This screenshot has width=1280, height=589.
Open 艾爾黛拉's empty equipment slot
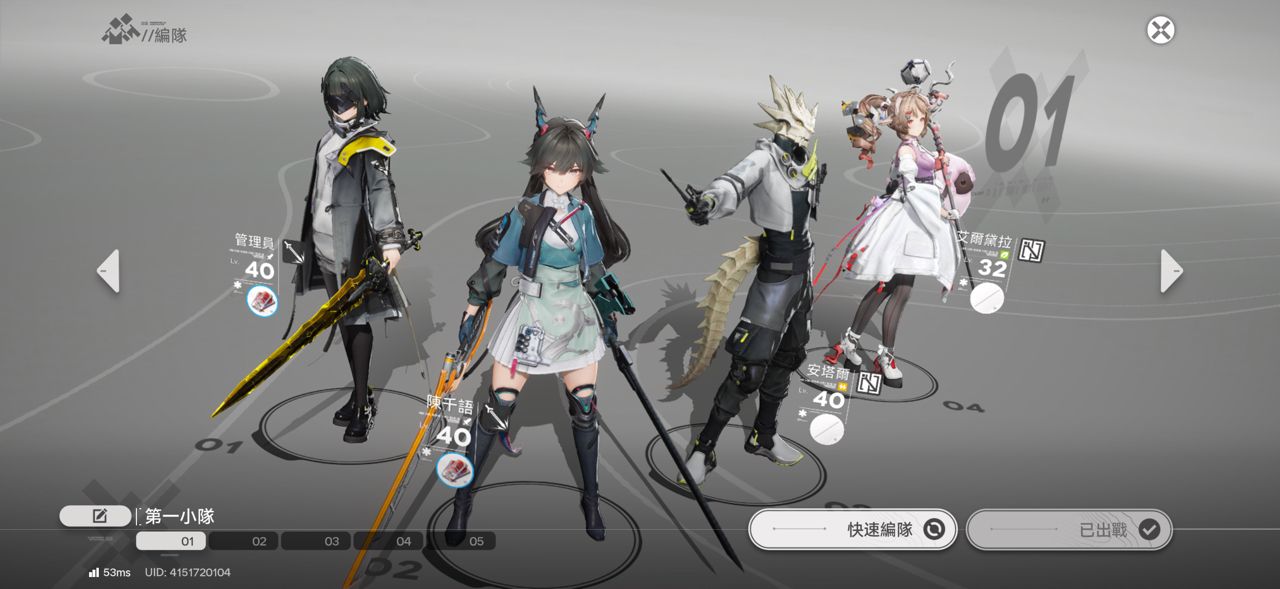(x=987, y=297)
